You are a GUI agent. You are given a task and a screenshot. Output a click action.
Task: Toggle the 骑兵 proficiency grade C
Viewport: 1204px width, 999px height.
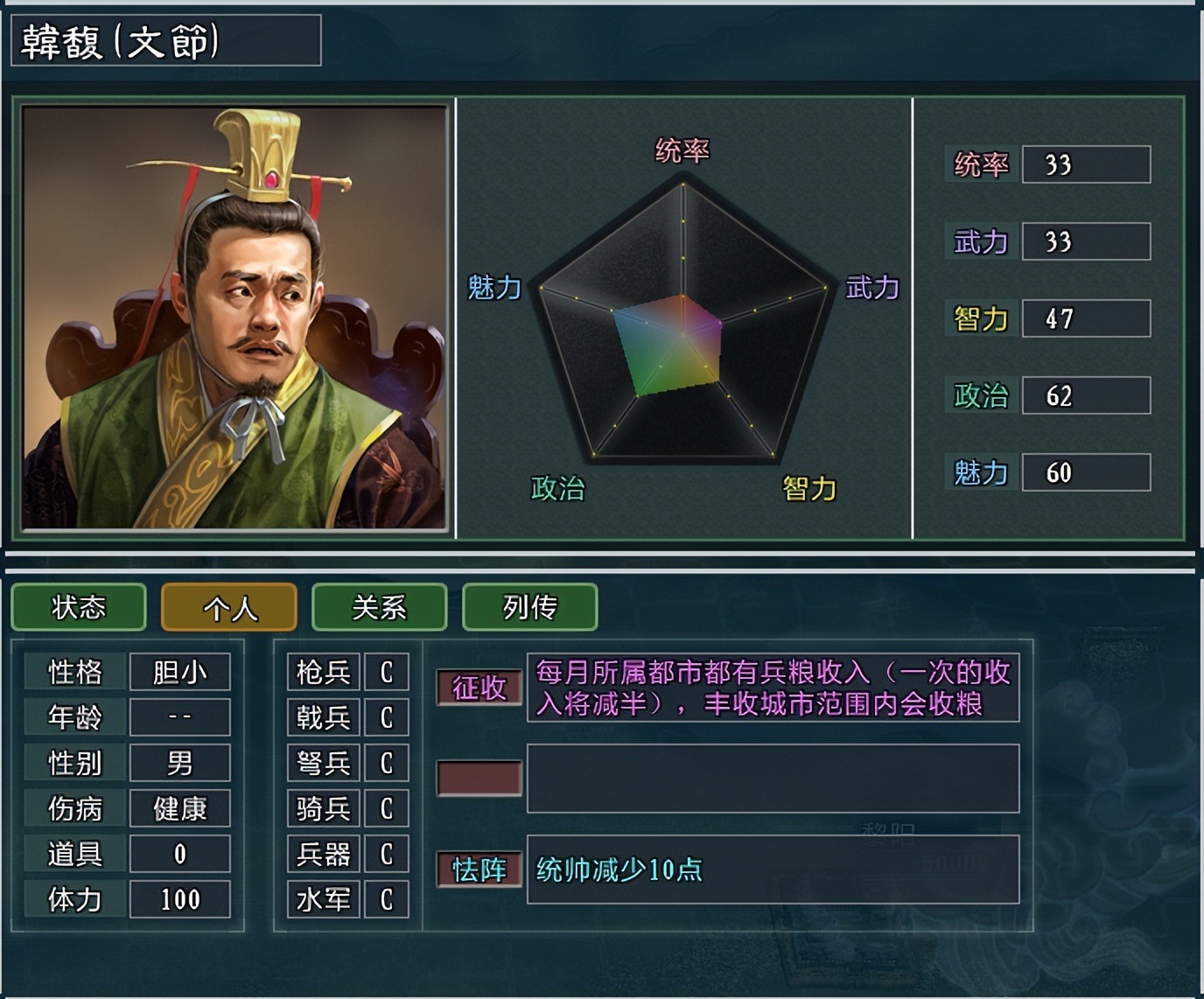[388, 808]
